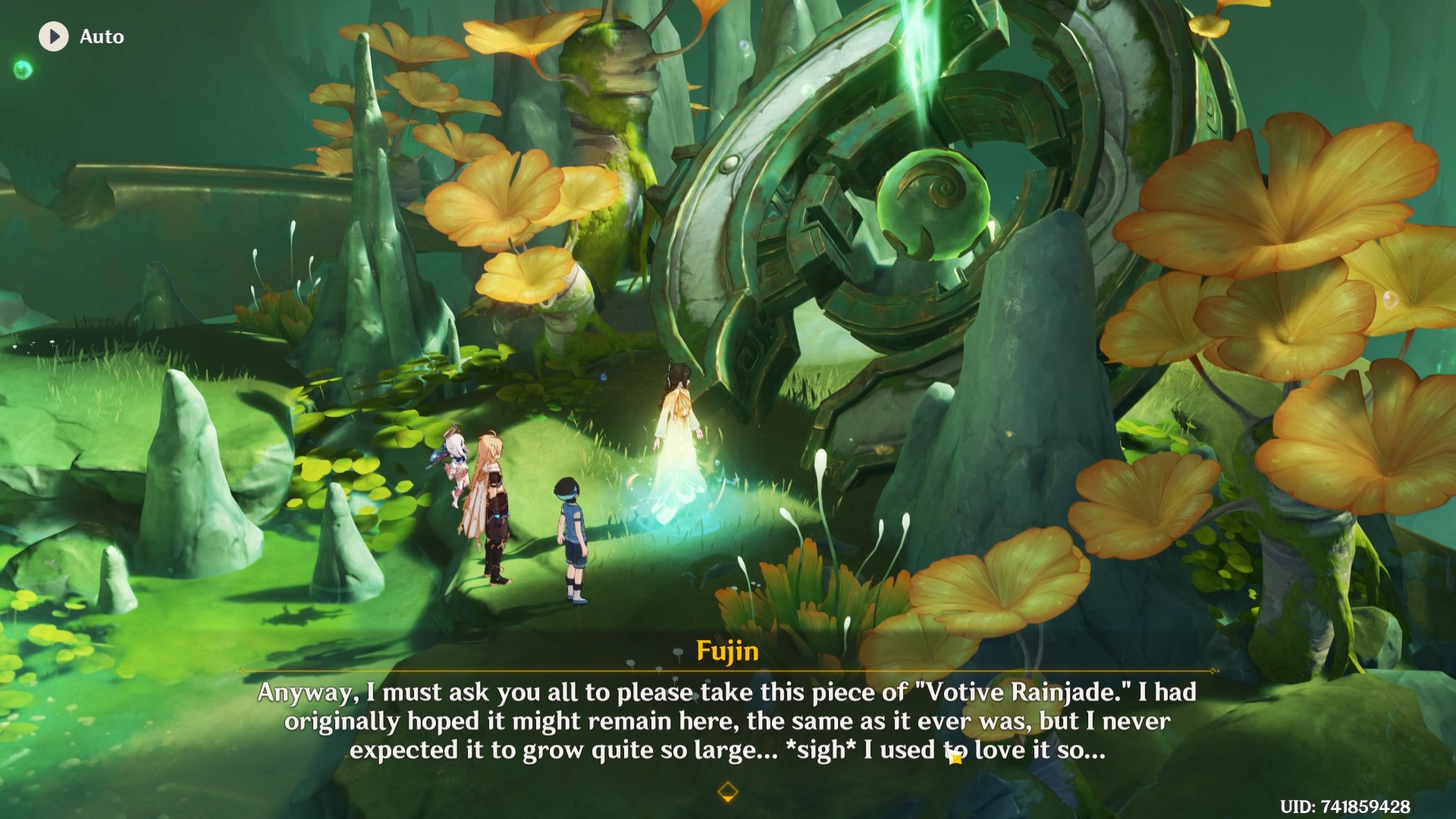Click the speaker name Fujin
The width and height of the screenshot is (1456, 819).
click(x=726, y=651)
